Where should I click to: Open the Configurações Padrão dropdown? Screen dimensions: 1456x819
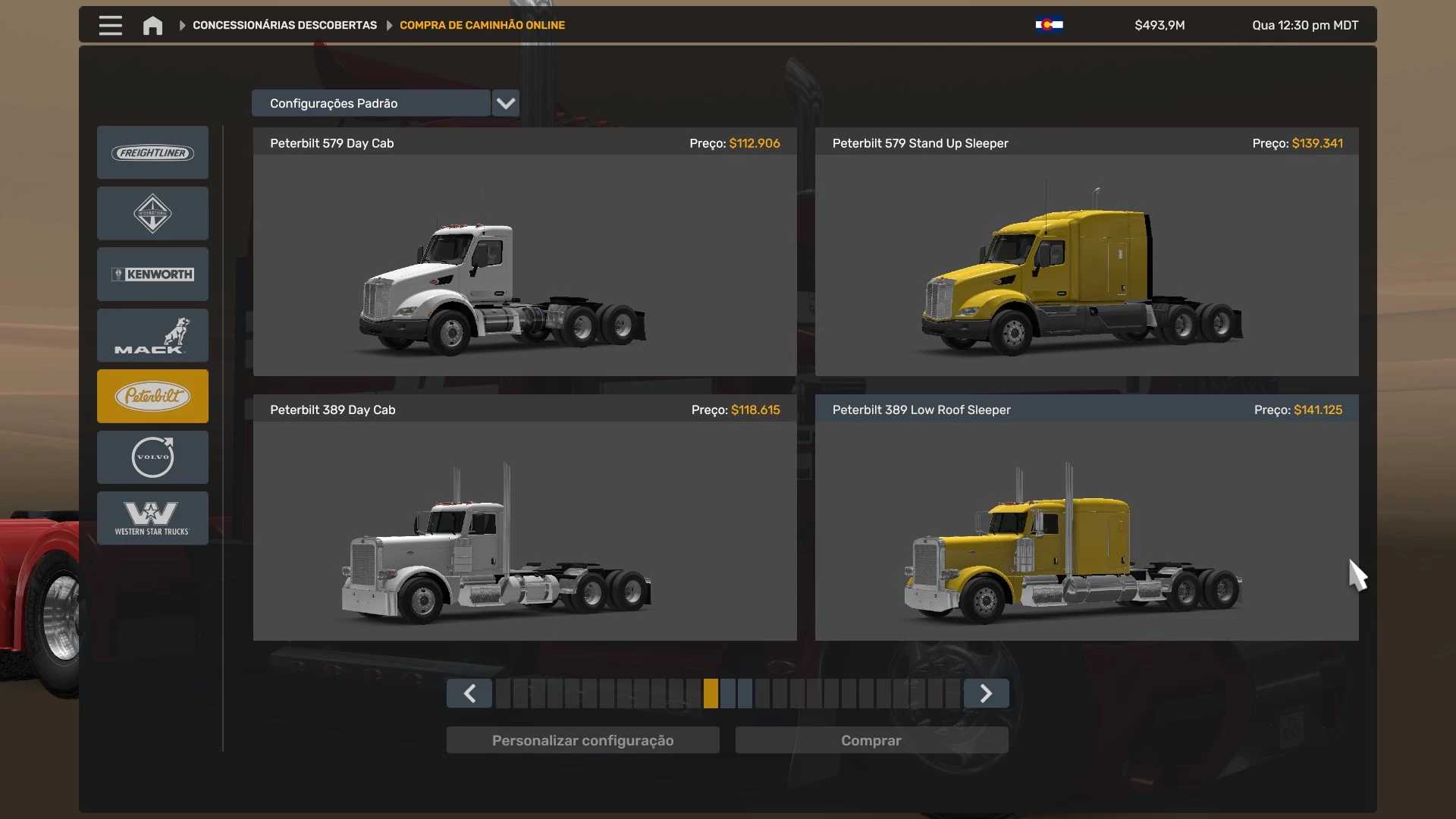click(505, 103)
